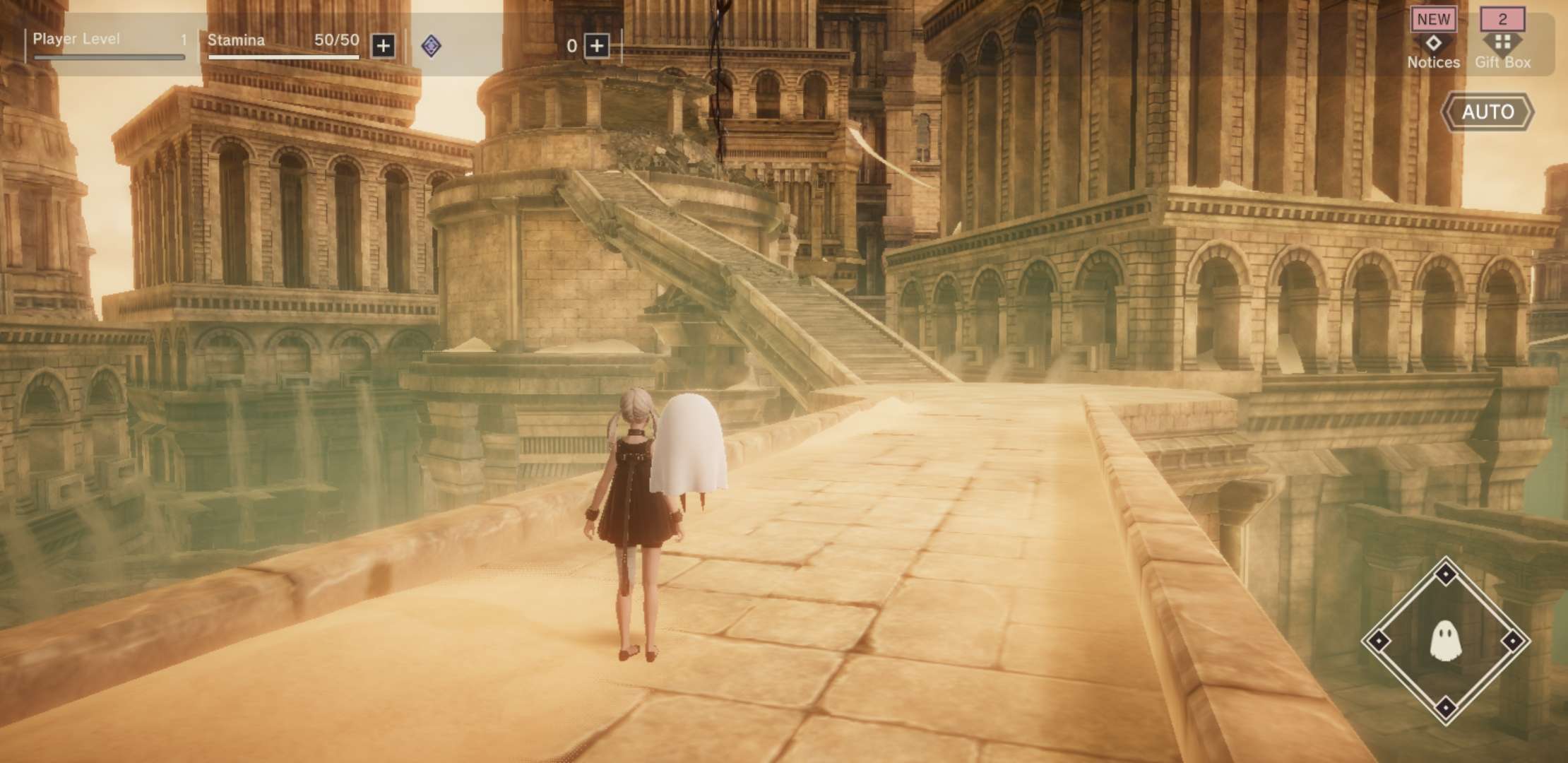This screenshot has height=763, width=1568.
Task: Buy more gems with the plus button
Action: click(x=597, y=47)
